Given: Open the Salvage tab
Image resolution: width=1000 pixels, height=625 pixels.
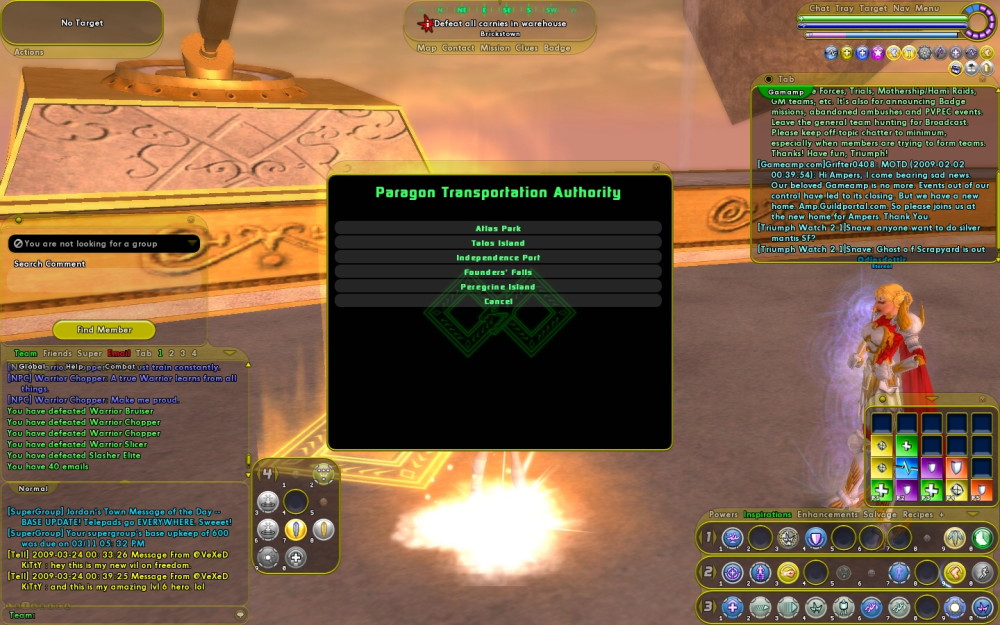Looking at the screenshot, I should tap(879, 515).
